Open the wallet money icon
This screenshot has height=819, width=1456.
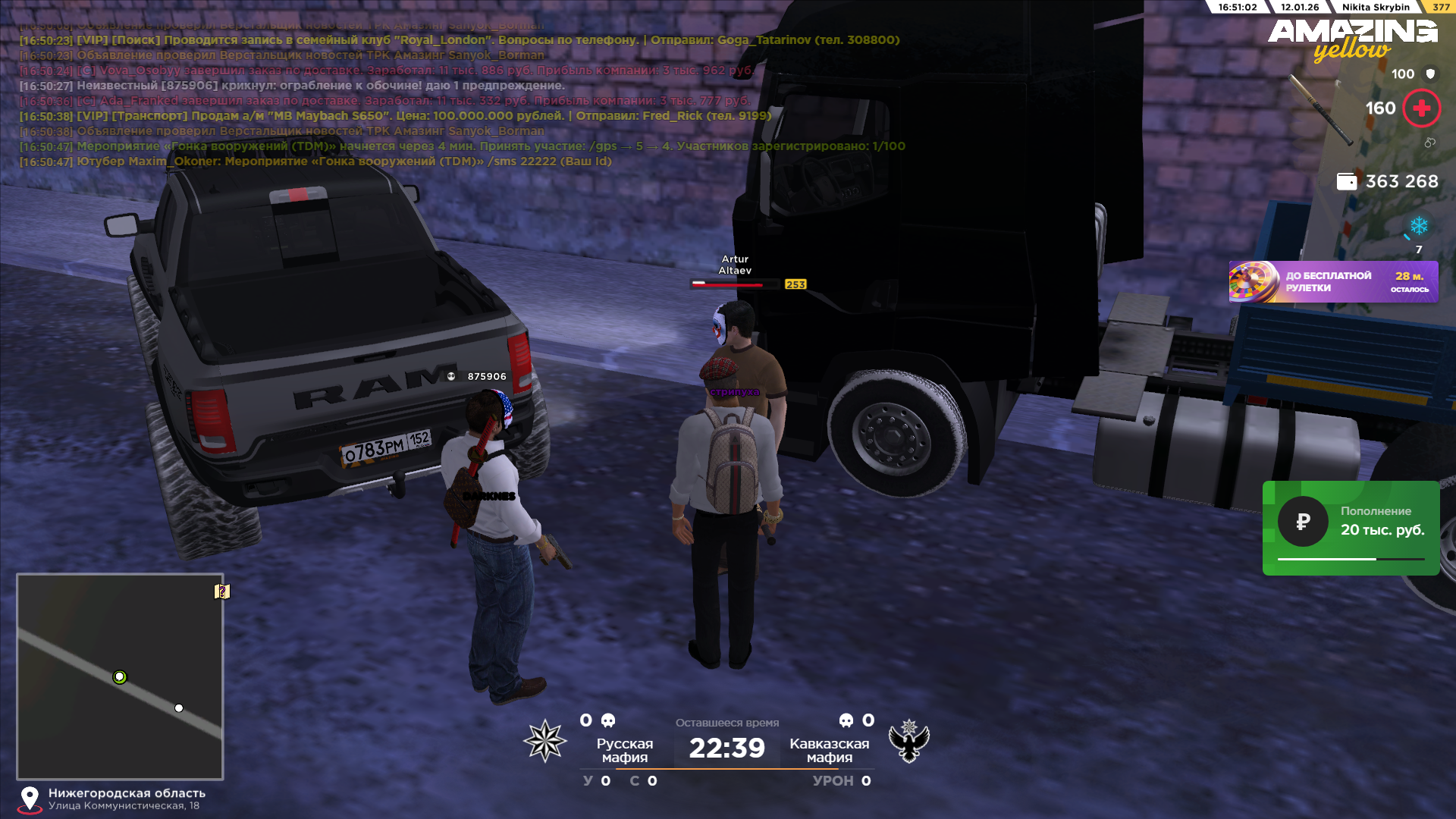(1346, 182)
